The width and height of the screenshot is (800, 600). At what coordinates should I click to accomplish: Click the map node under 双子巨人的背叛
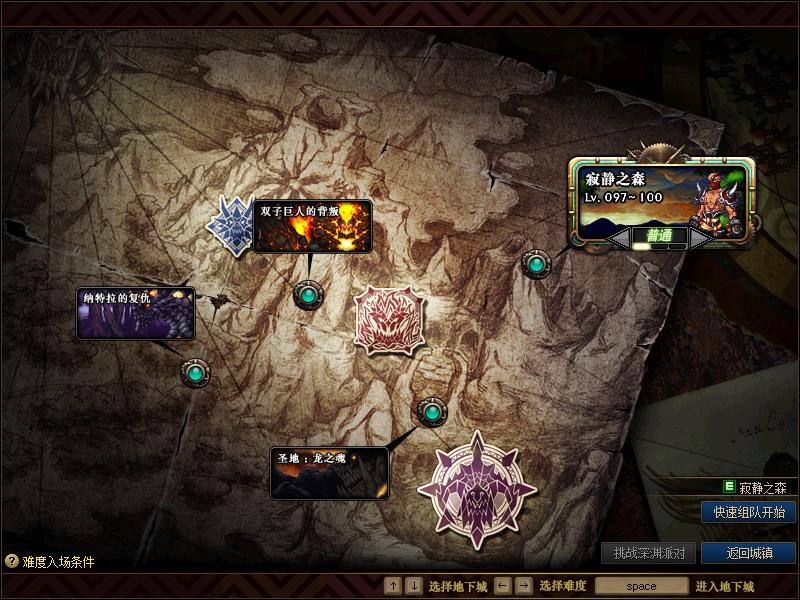(308, 295)
